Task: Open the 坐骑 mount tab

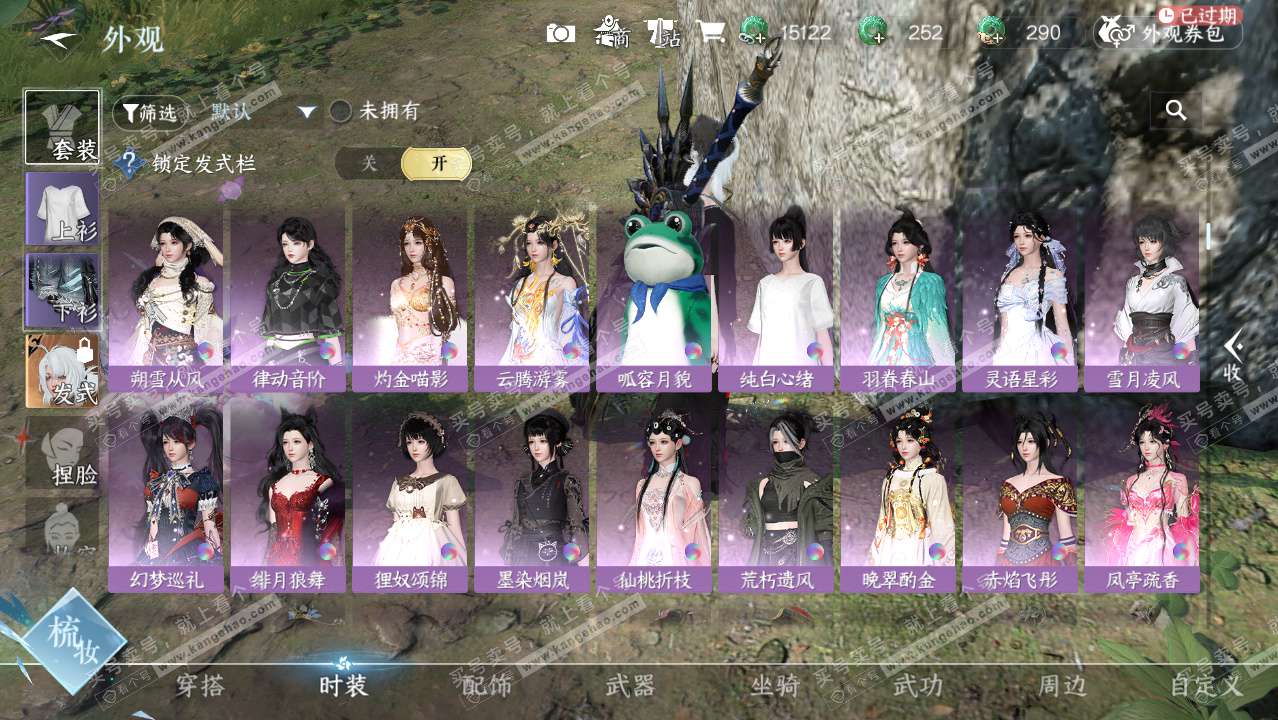Action: [x=775, y=686]
